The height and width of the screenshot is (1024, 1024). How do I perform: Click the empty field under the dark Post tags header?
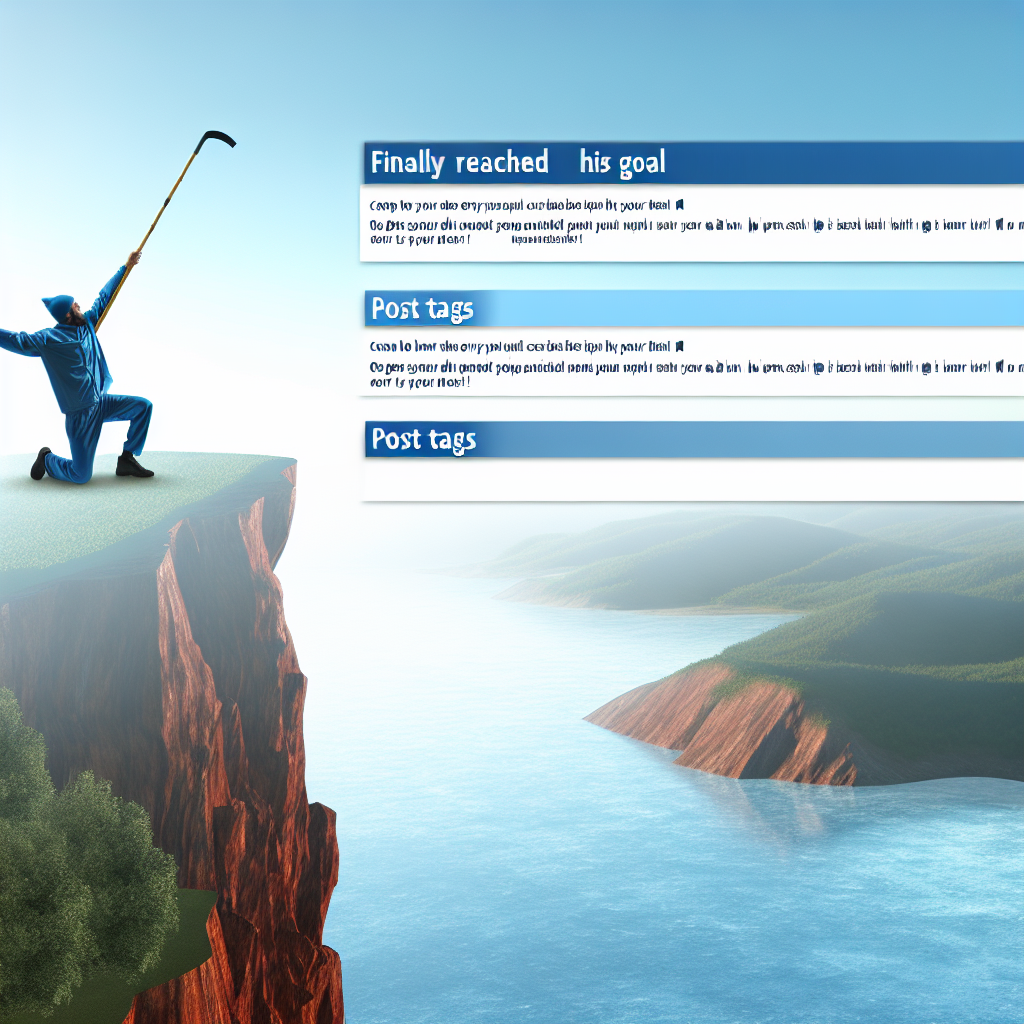coord(690,479)
